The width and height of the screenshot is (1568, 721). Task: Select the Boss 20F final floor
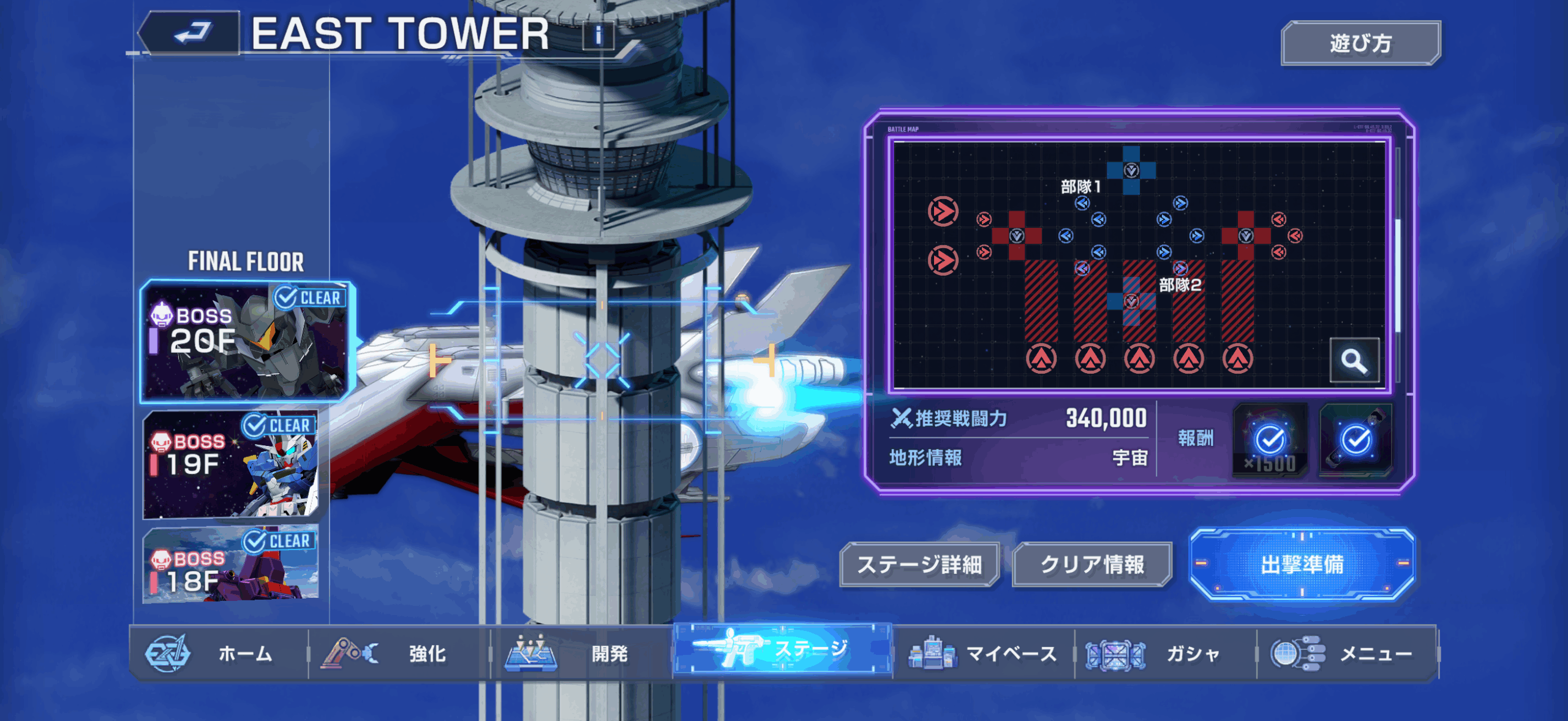click(246, 341)
